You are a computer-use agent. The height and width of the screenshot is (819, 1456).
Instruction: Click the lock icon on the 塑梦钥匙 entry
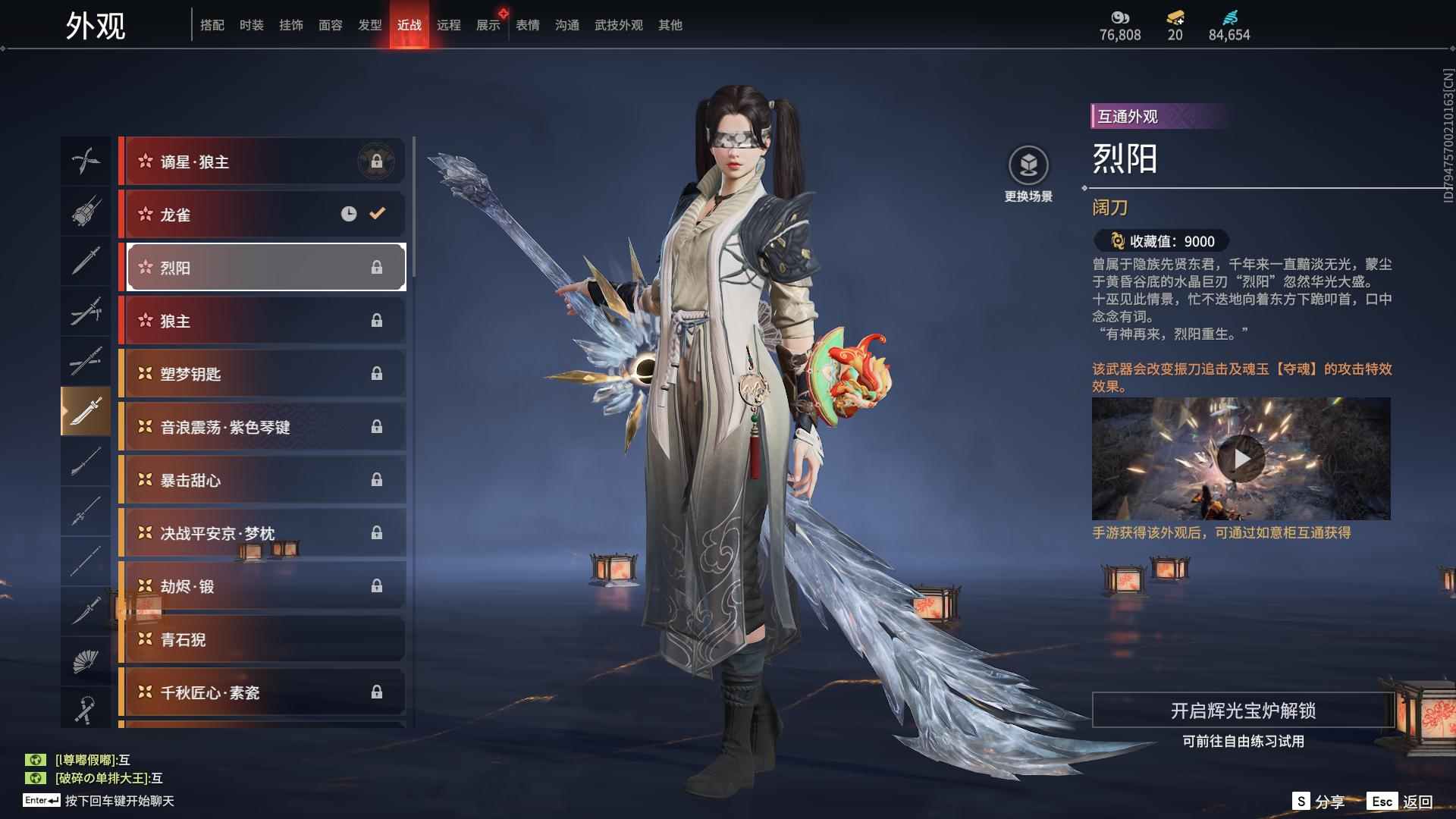point(378,373)
